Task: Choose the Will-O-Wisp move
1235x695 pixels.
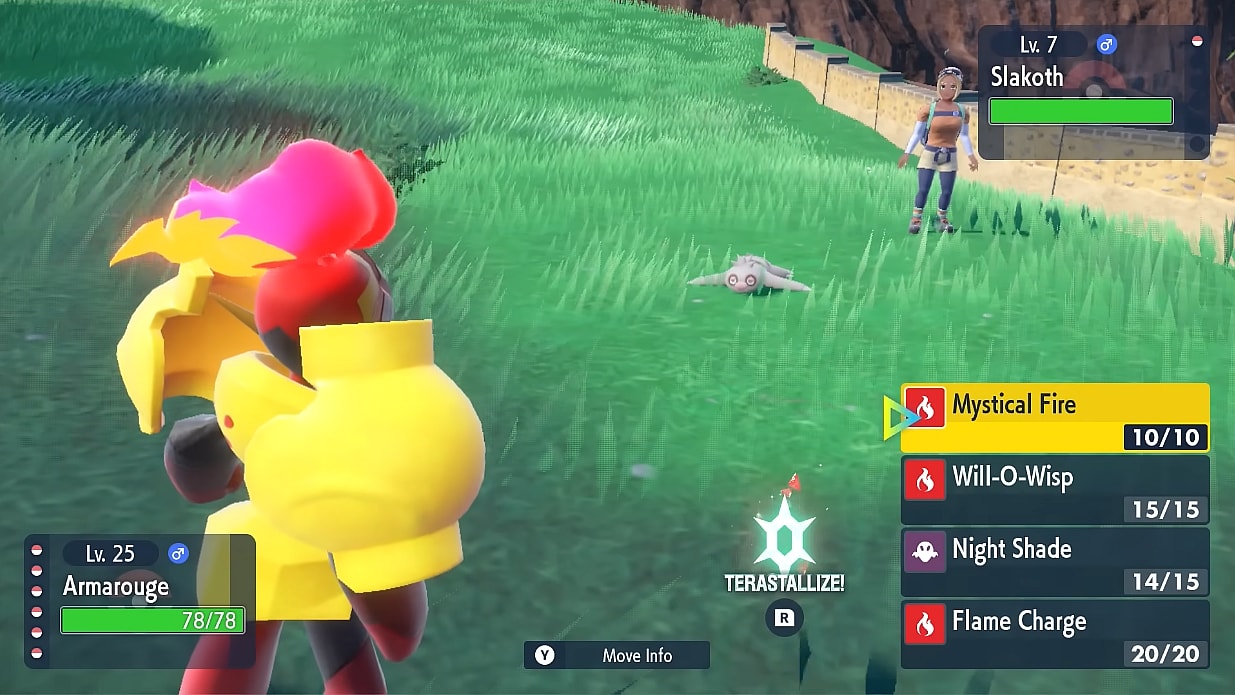Action: point(1055,489)
